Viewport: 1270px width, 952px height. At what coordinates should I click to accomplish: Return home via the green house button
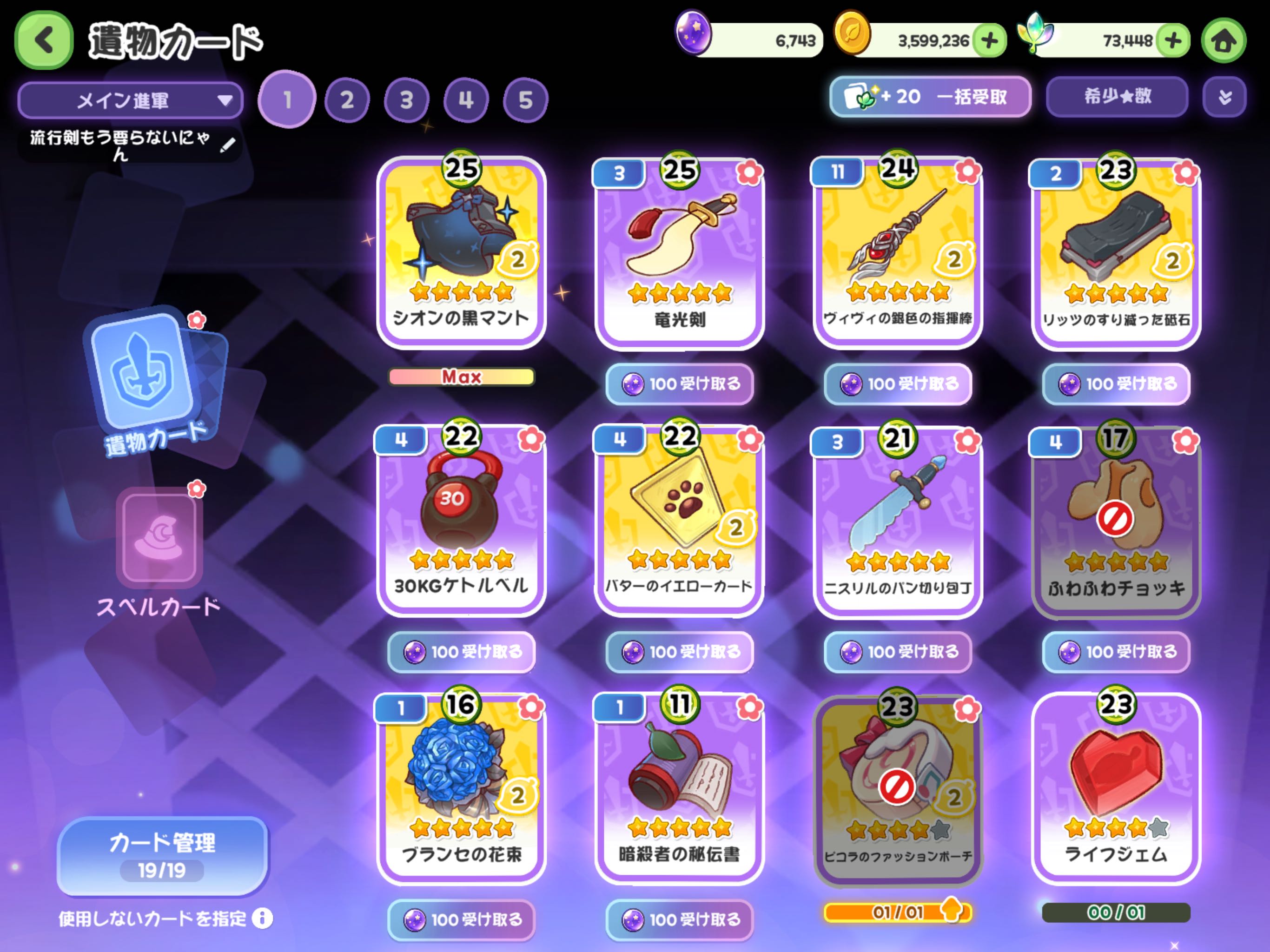[1223, 41]
